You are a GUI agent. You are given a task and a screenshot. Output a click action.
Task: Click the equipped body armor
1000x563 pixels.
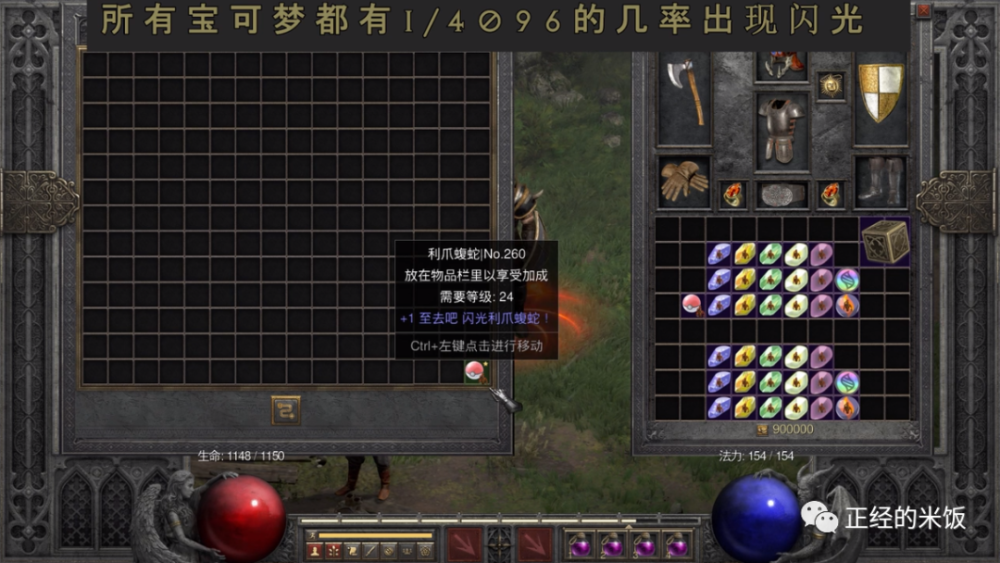[x=781, y=126]
